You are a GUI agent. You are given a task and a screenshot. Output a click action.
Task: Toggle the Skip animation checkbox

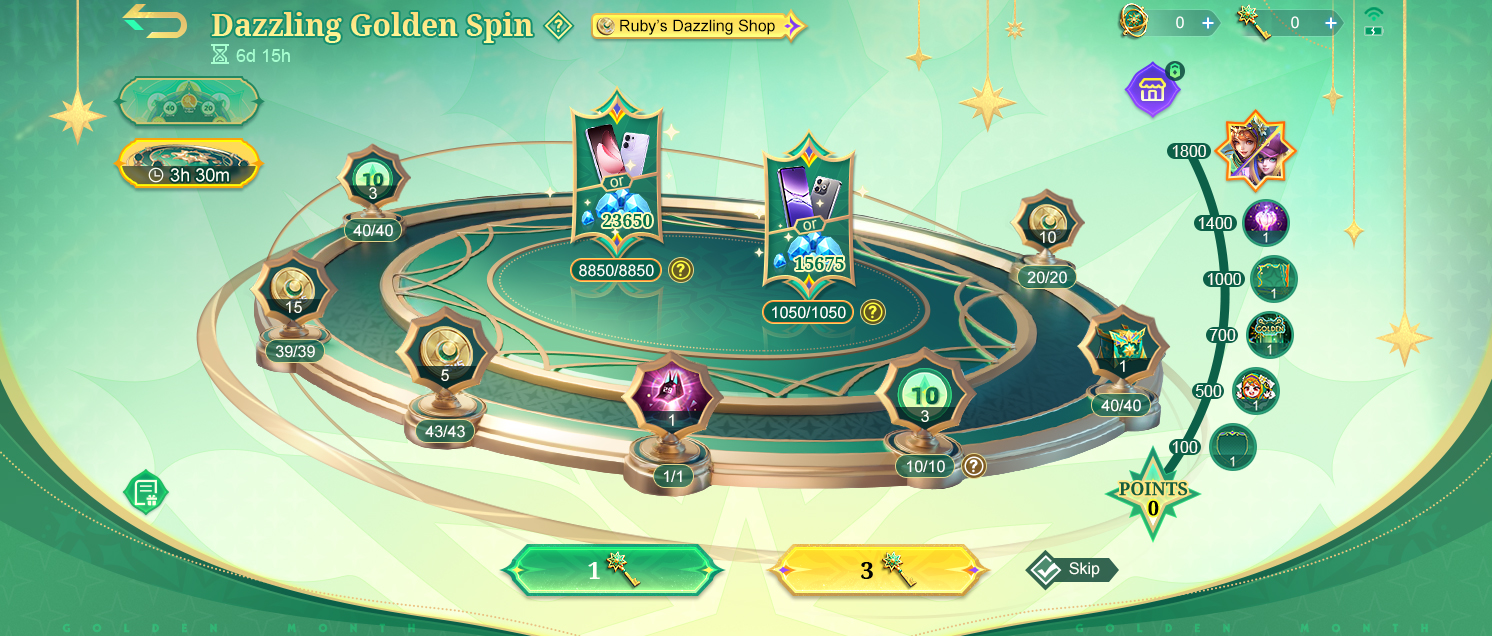pyautogui.click(x=1045, y=569)
